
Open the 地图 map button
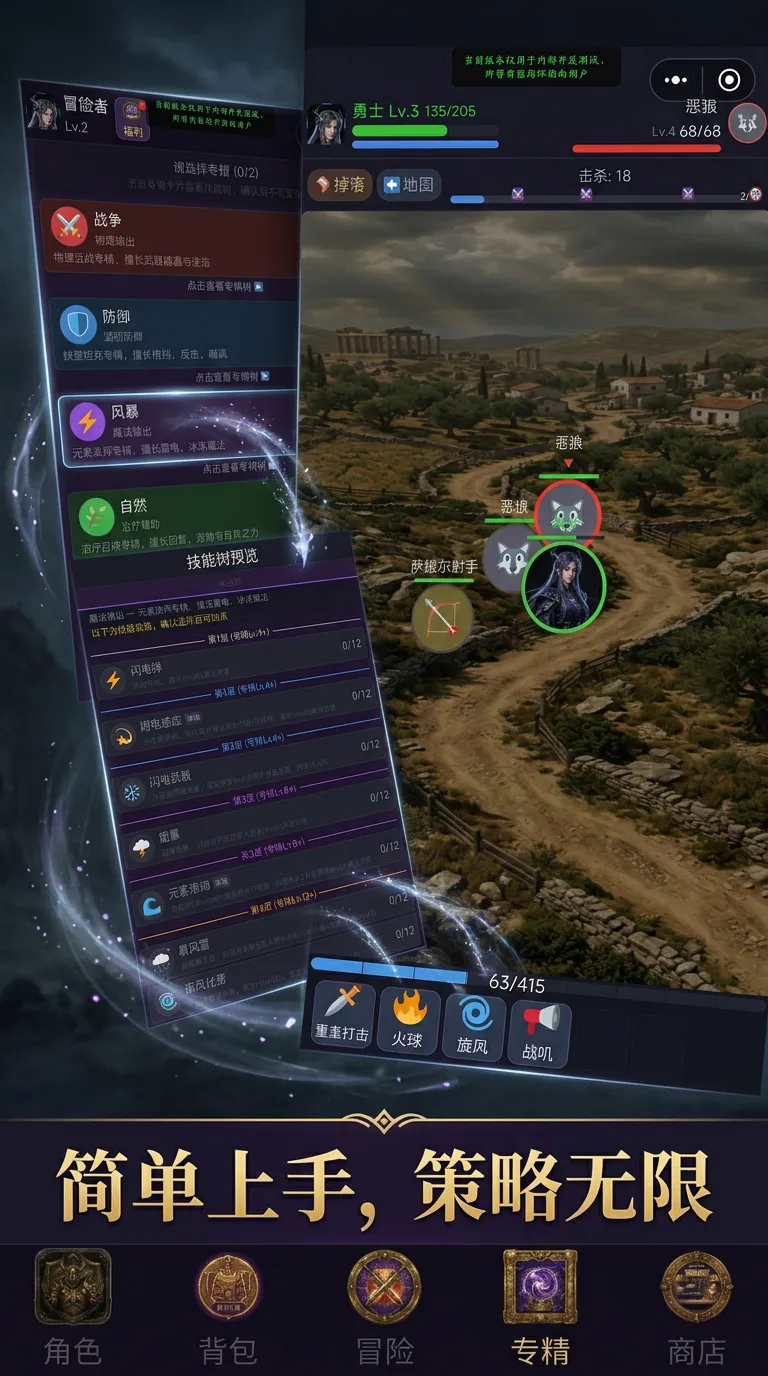click(x=410, y=185)
